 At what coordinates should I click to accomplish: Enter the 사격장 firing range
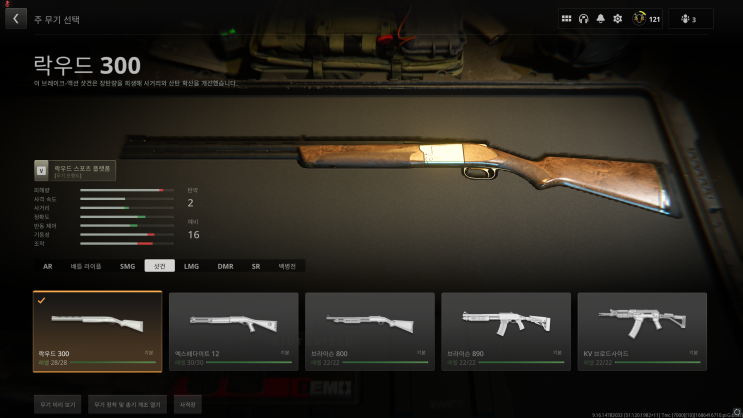pos(188,405)
